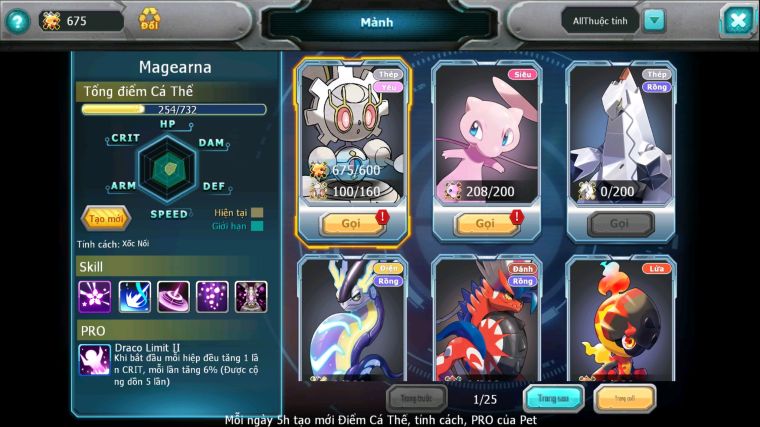Image resolution: width=760 pixels, height=427 pixels.
Task: Choose the fire-type pet card
Action: pyautogui.click(x=621, y=320)
